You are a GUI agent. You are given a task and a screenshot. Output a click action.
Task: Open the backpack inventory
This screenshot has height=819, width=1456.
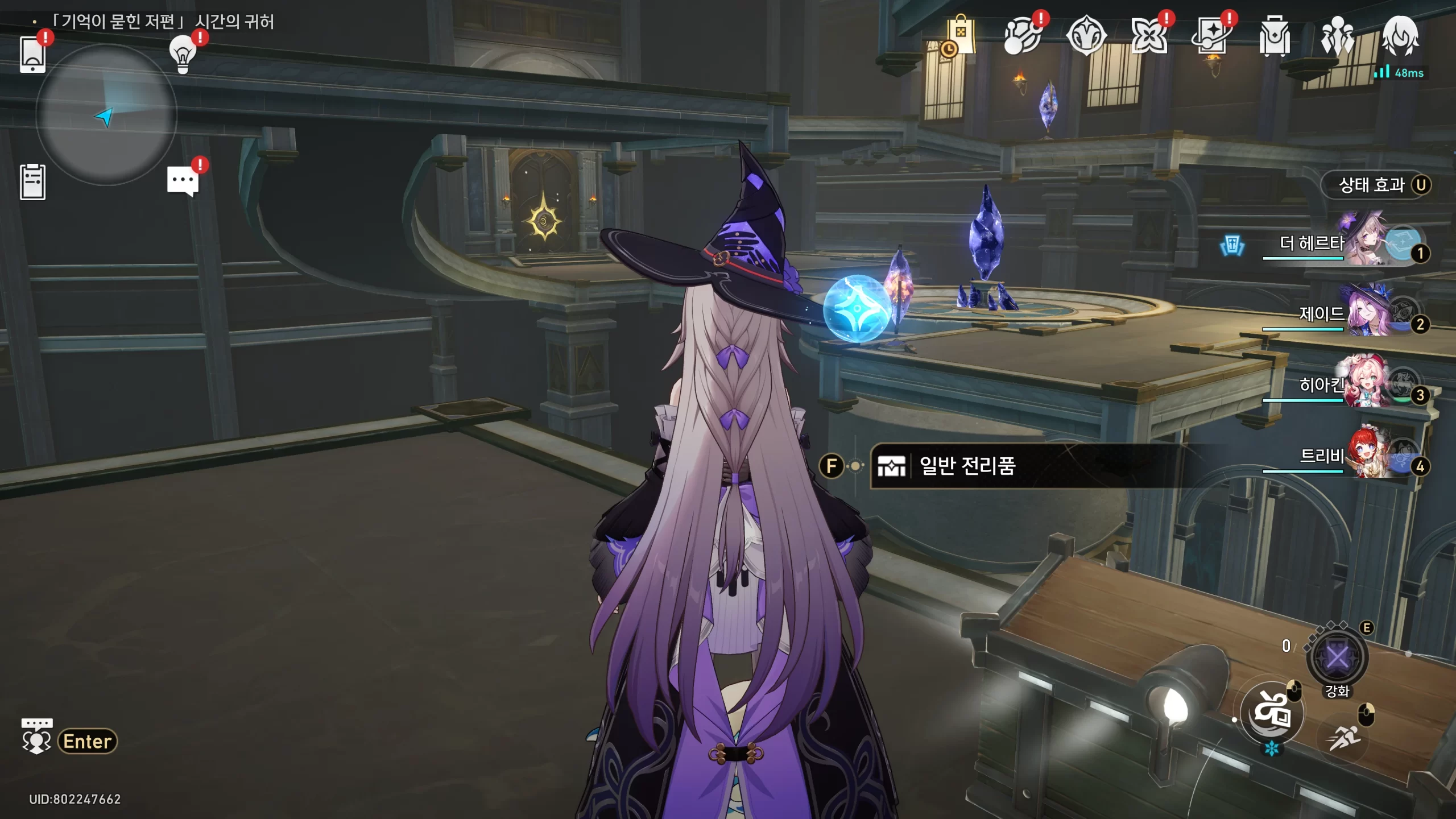pyautogui.click(x=1275, y=36)
